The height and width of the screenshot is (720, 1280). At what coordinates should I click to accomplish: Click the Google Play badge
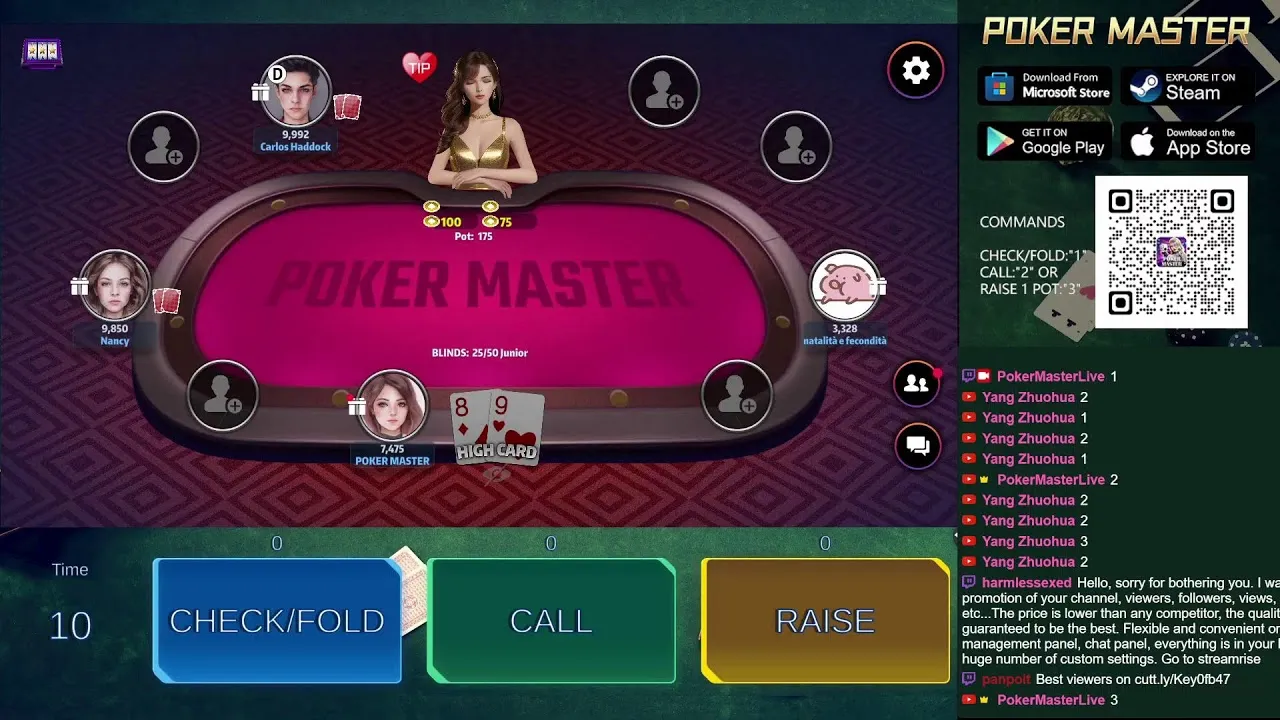1044,141
